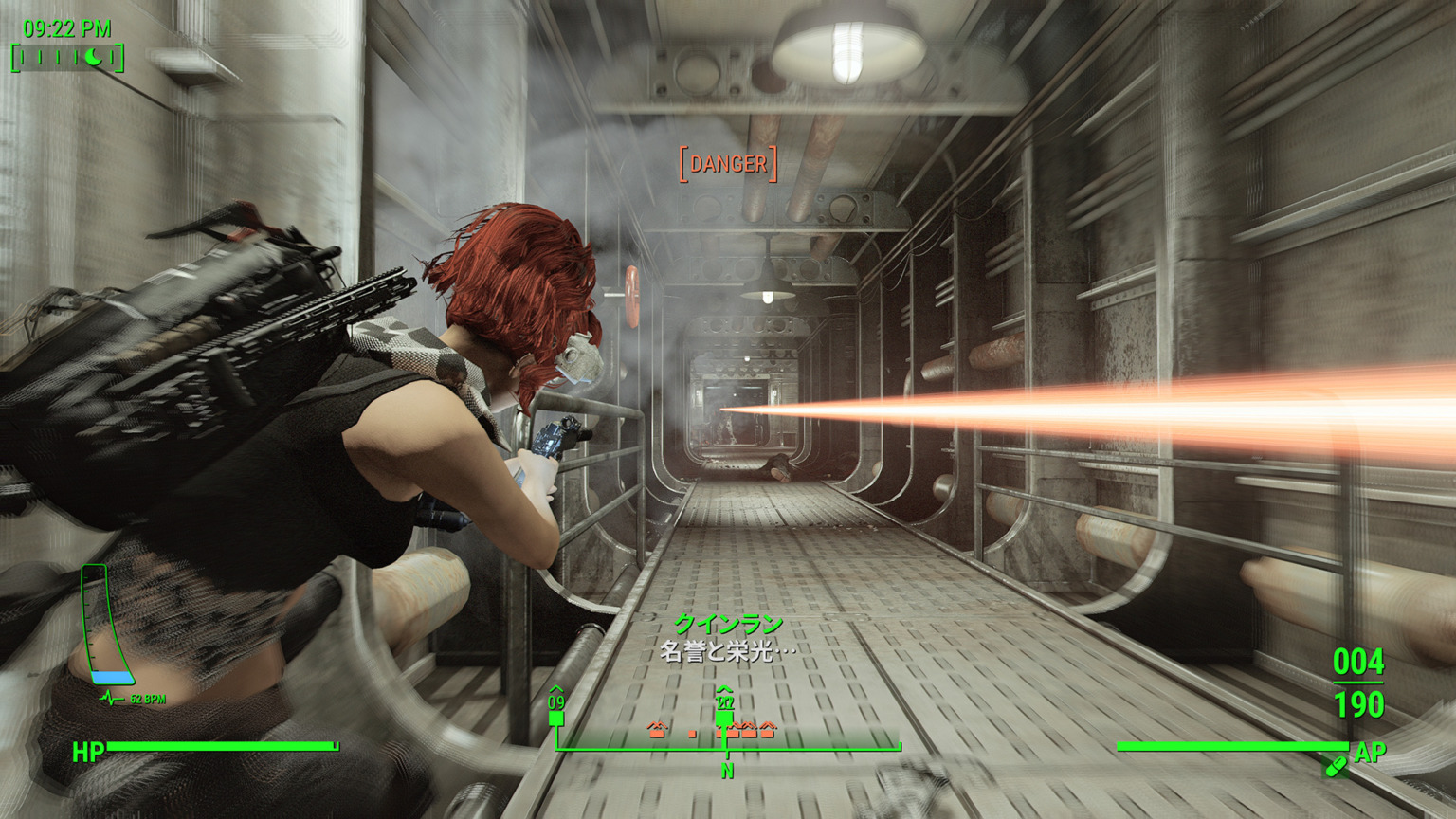Click the N cardinal marker on the compass
Viewport: 1456px width, 819px height.
tap(727, 770)
